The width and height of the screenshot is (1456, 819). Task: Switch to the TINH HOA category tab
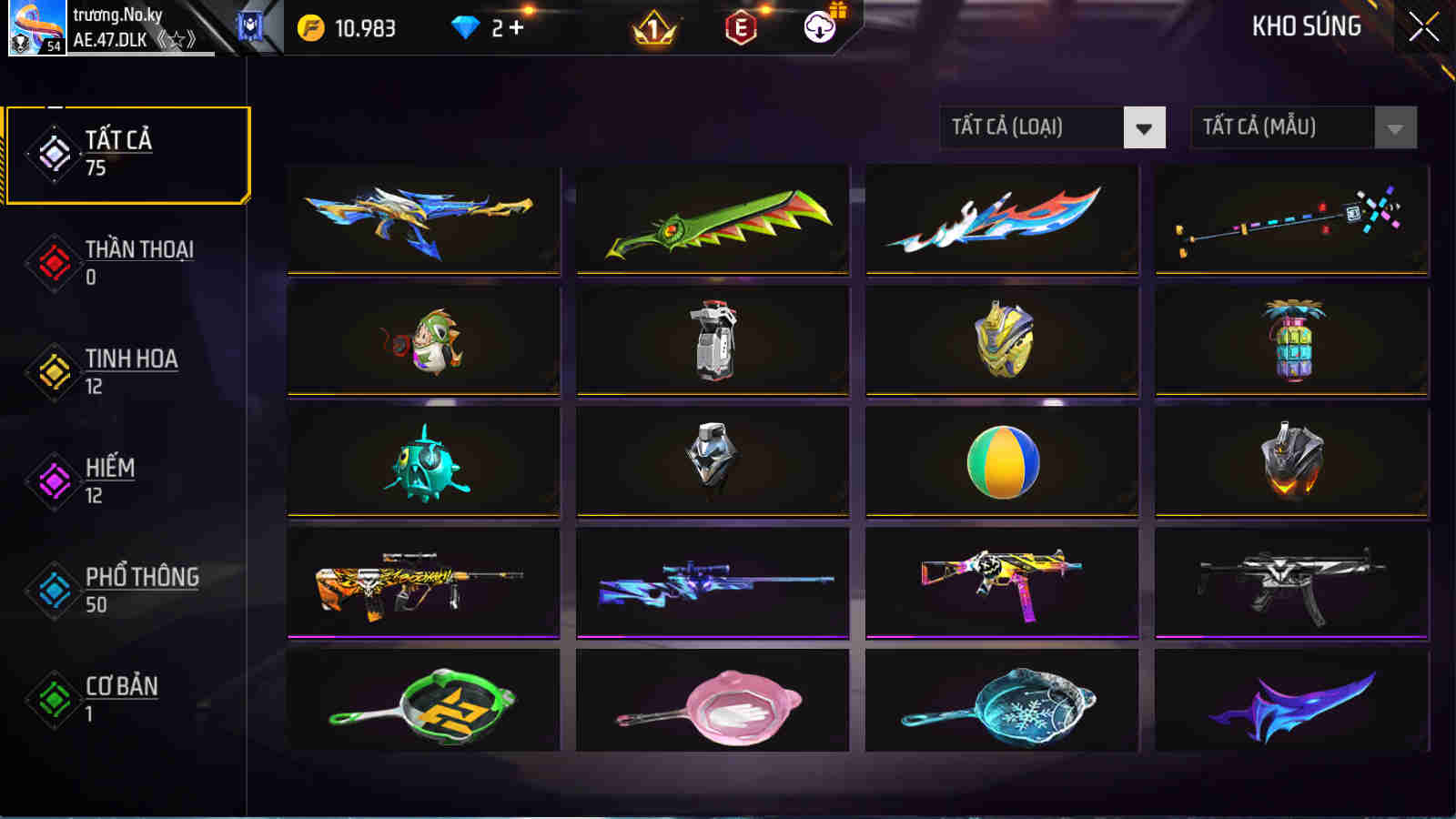[127, 371]
